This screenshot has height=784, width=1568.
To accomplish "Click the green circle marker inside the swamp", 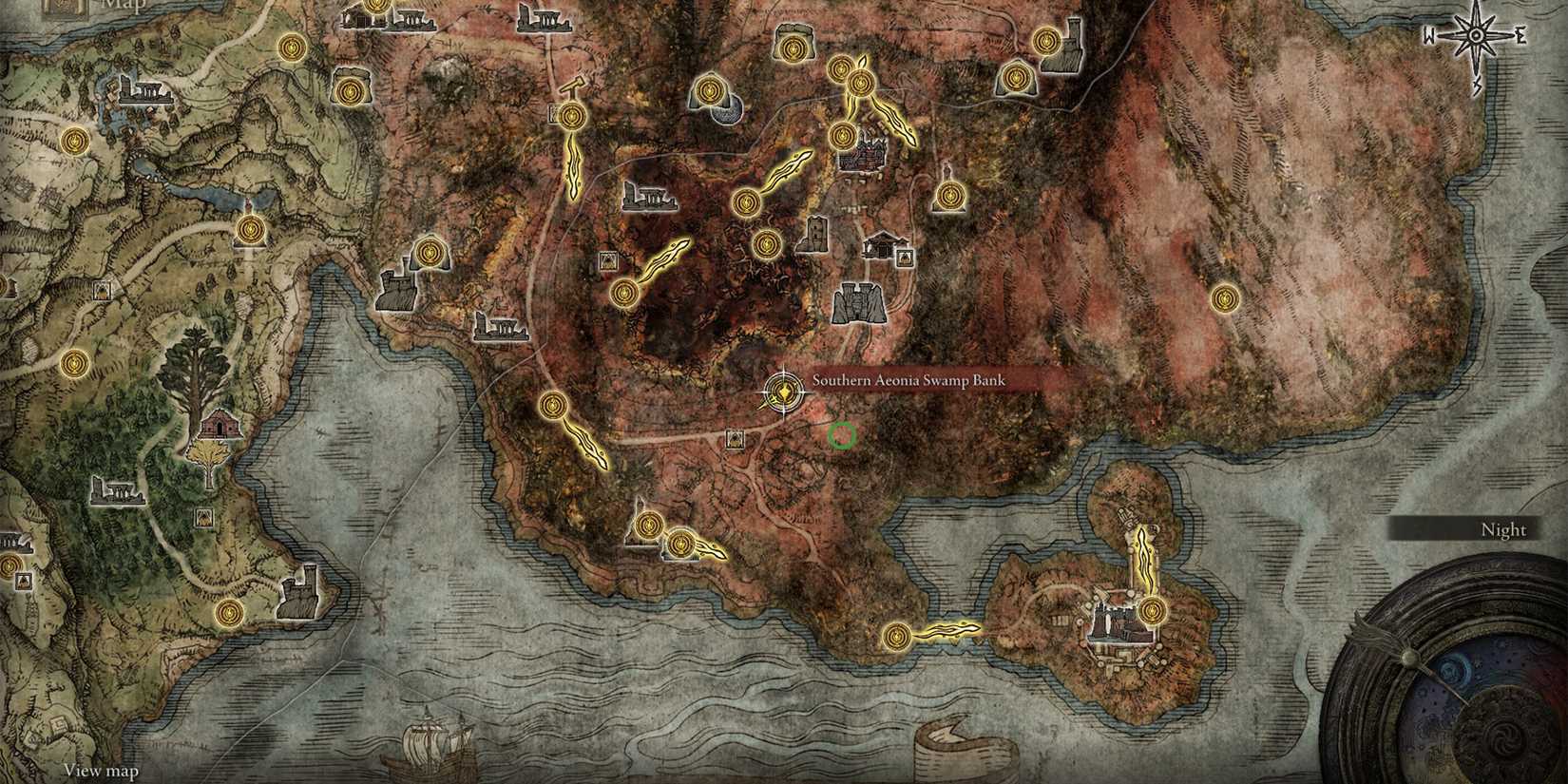I will pos(842,436).
